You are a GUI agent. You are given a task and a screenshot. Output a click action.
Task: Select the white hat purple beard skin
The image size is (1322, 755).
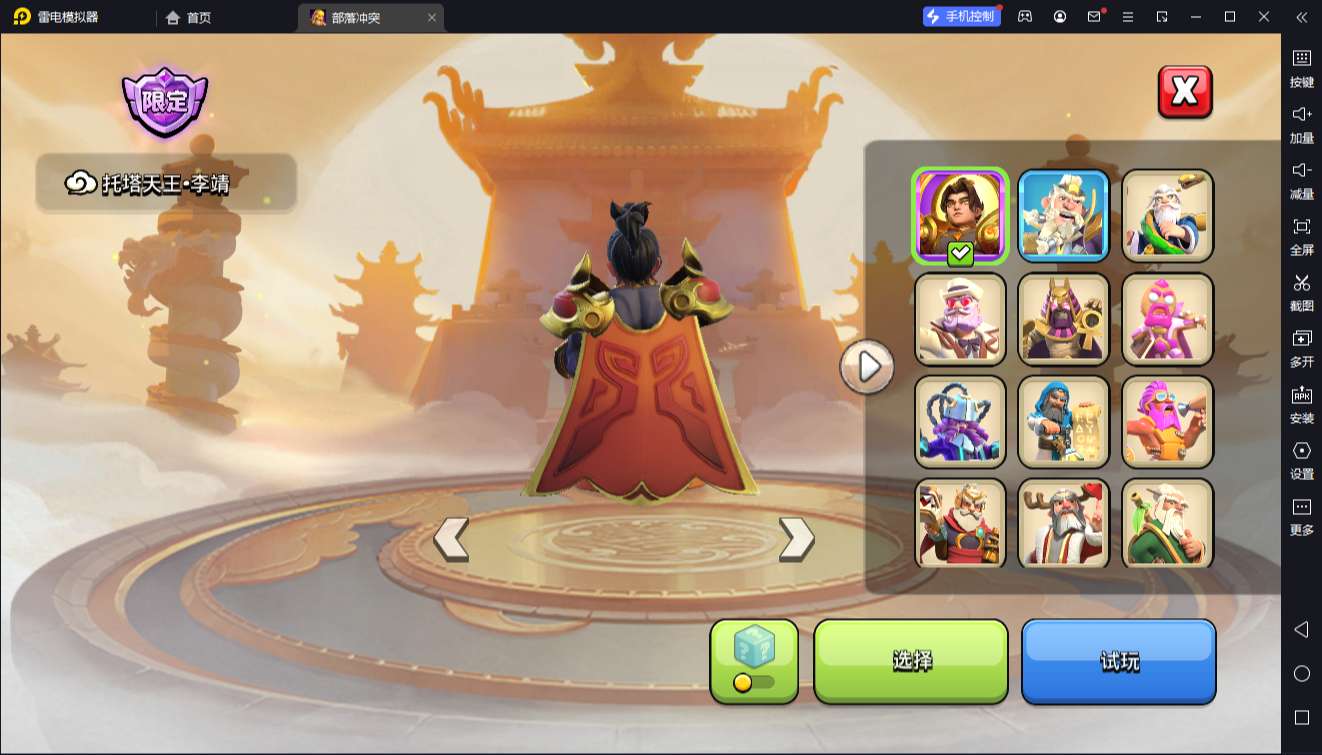point(960,319)
